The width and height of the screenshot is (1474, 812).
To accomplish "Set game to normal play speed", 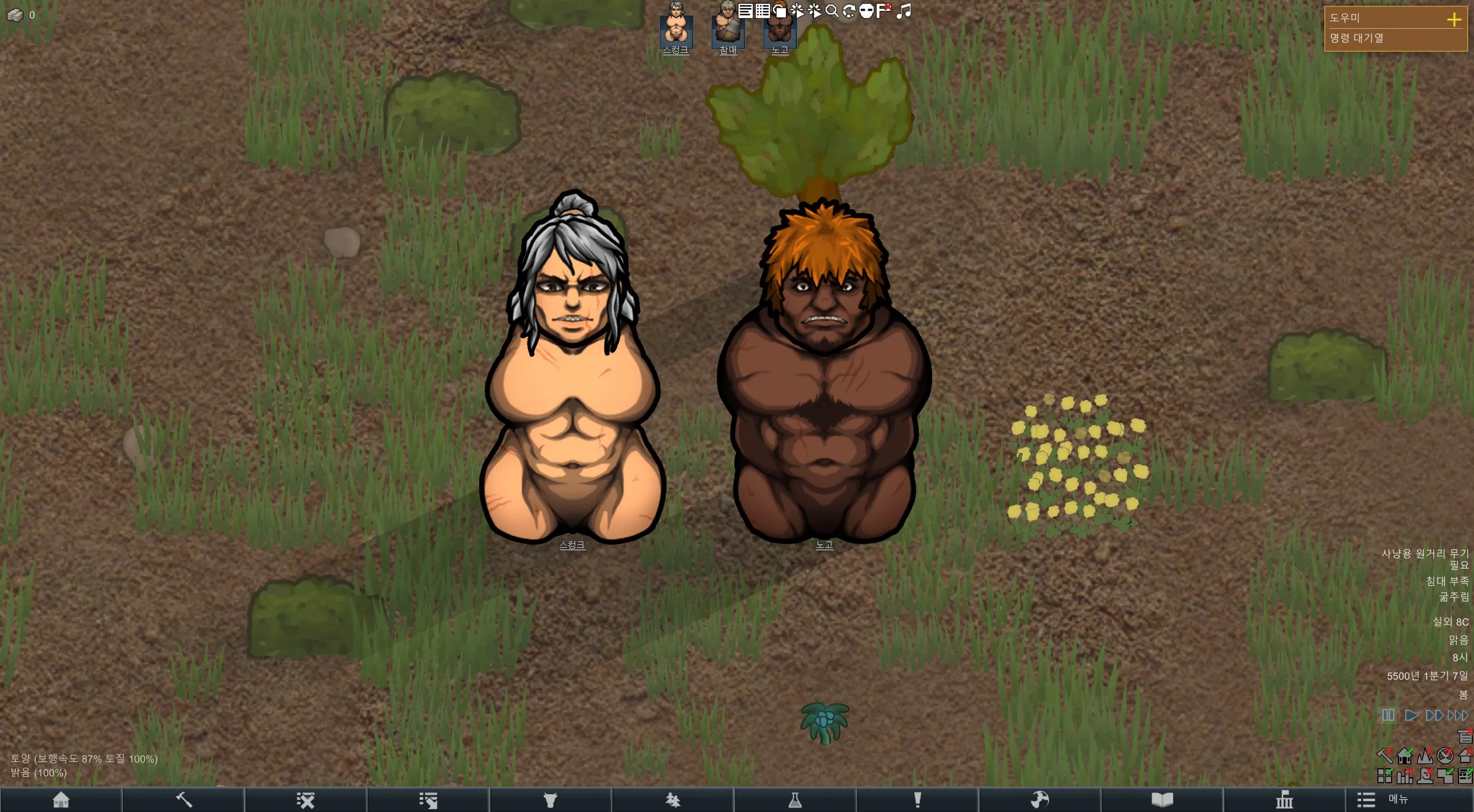I will [x=1411, y=715].
